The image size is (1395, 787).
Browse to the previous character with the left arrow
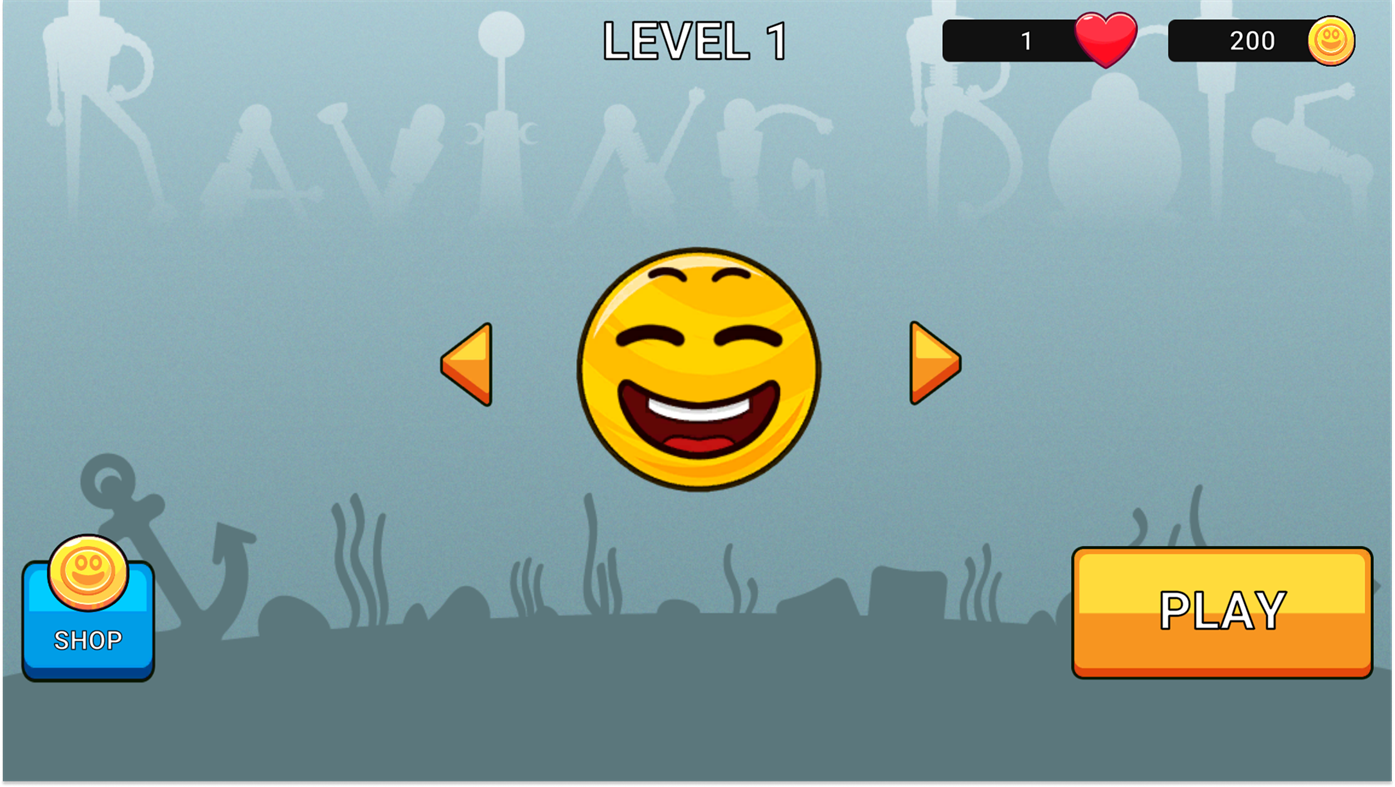(465, 364)
